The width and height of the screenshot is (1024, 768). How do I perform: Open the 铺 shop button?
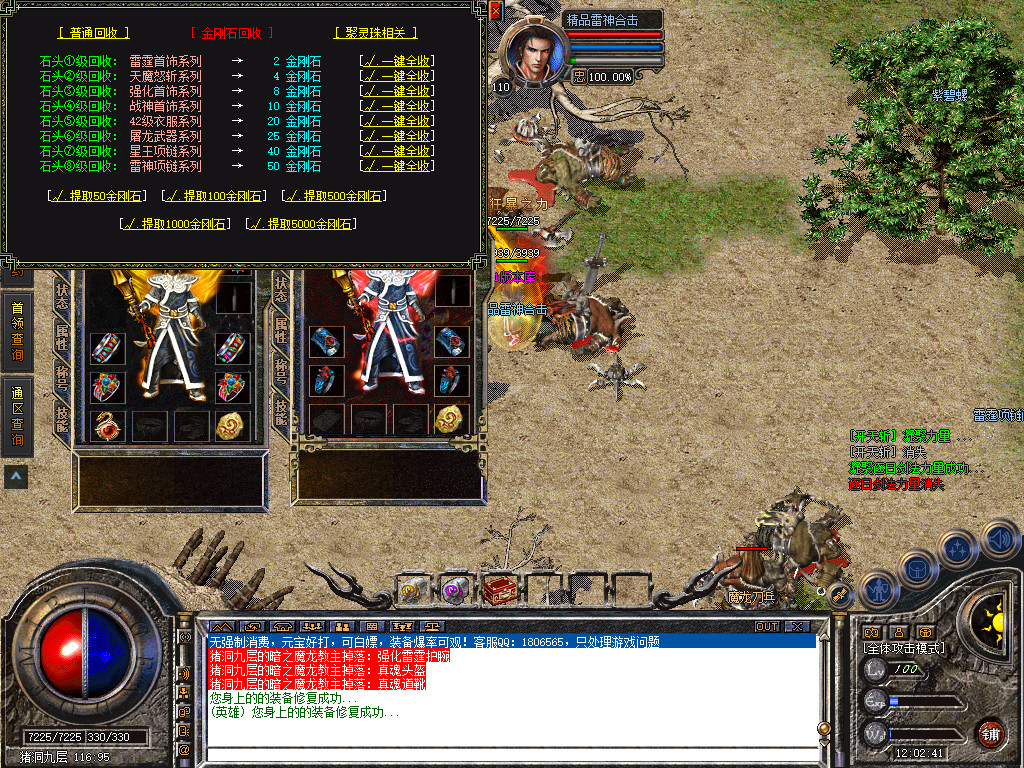tap(990, 733)
